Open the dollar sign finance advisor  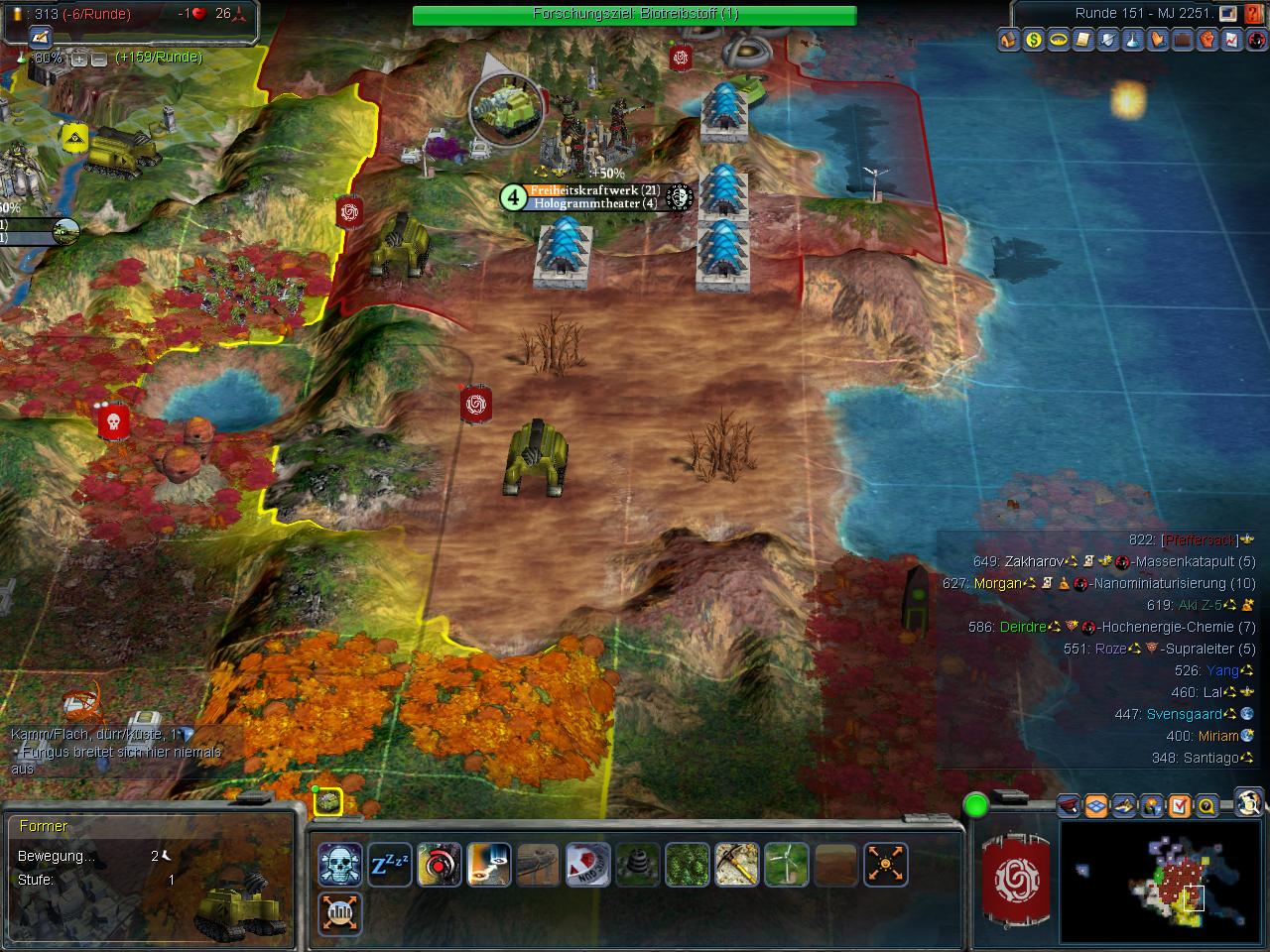coord(1035,41)
